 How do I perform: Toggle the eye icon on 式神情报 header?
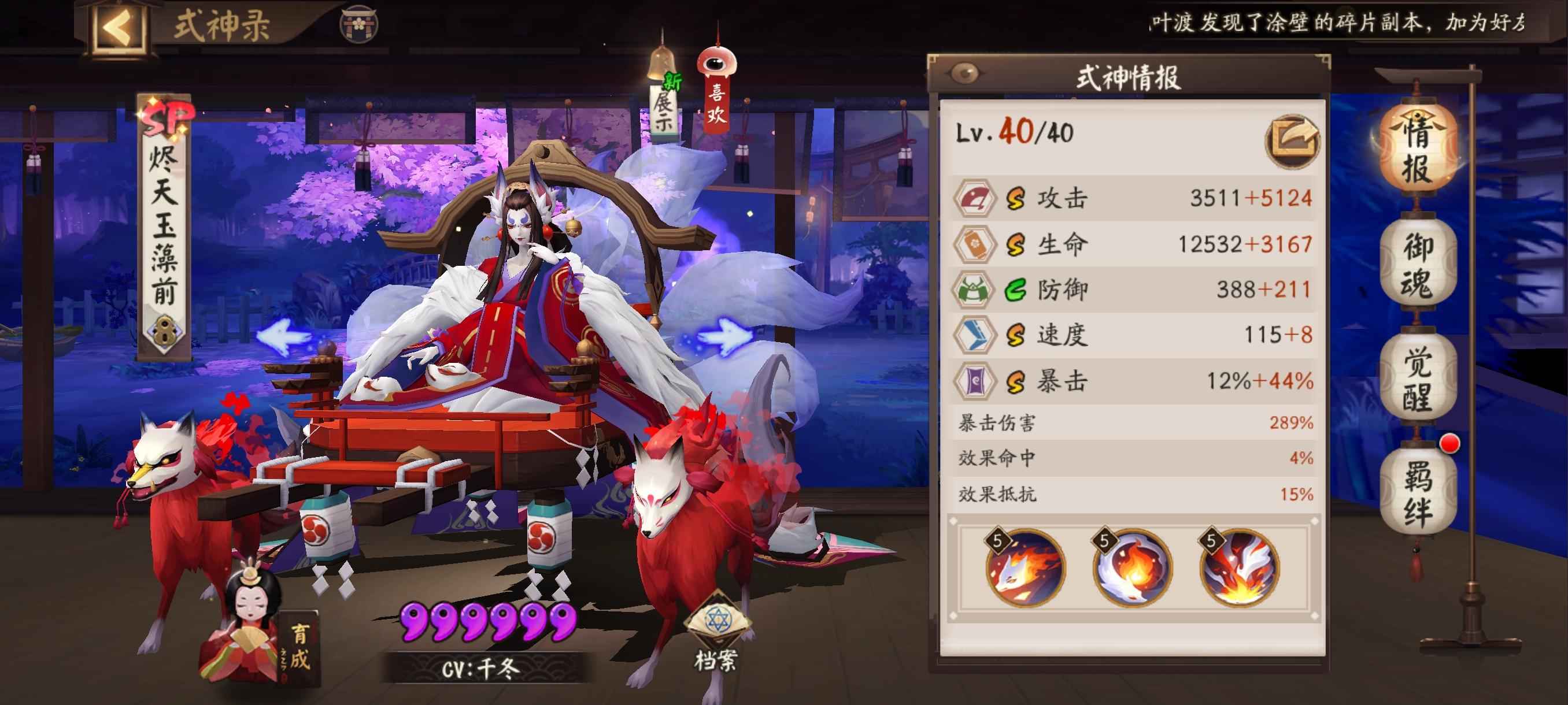pyautogui.click(x=965, y=74)
